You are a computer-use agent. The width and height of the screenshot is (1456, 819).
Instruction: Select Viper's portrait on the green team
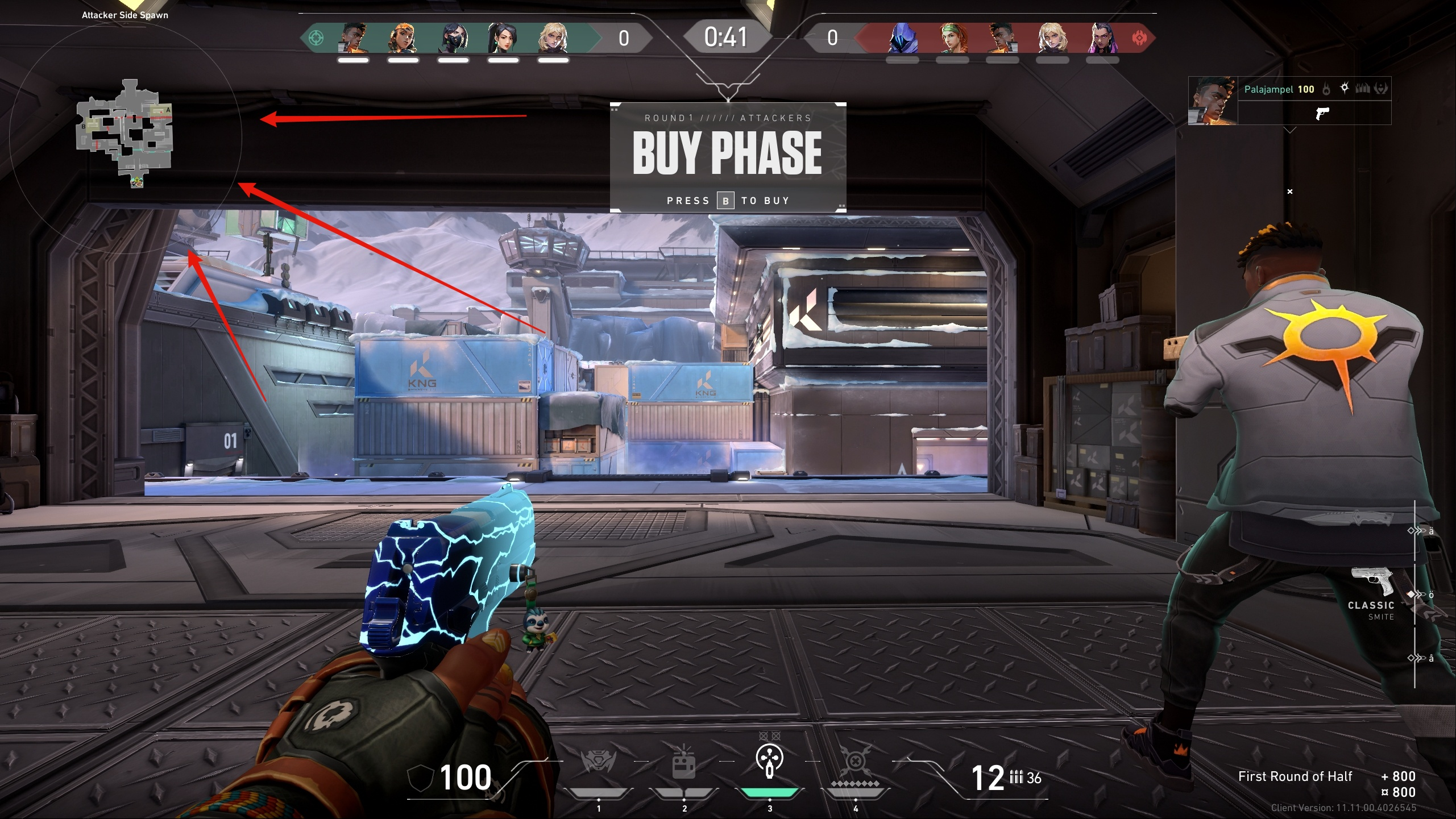453,38
